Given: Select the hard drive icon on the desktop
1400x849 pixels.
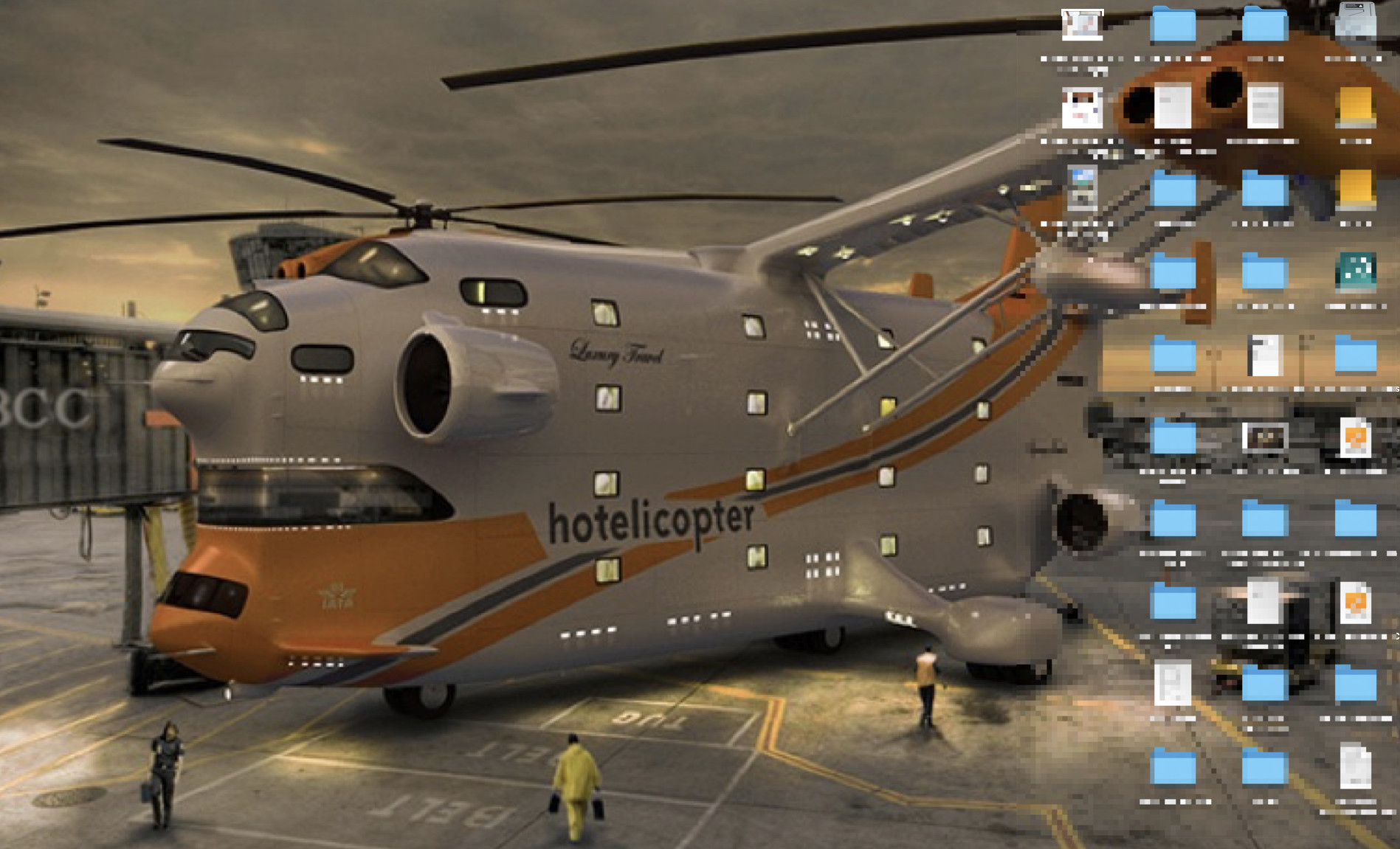Looking at the screenshot, I should [x=1356, y=22].
